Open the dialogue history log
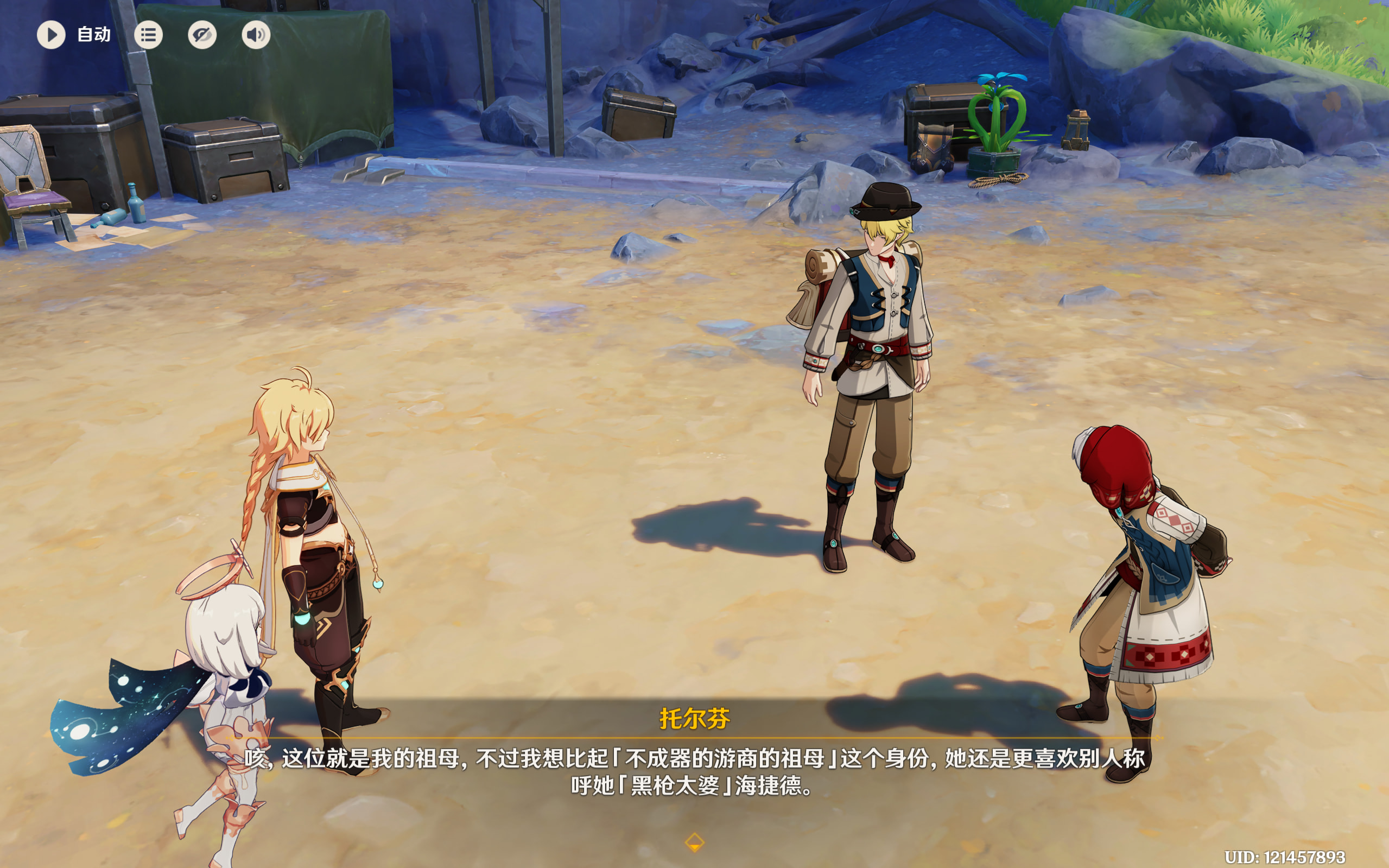Viewport: 1389px width, 868px height. (x=148, y=35)
